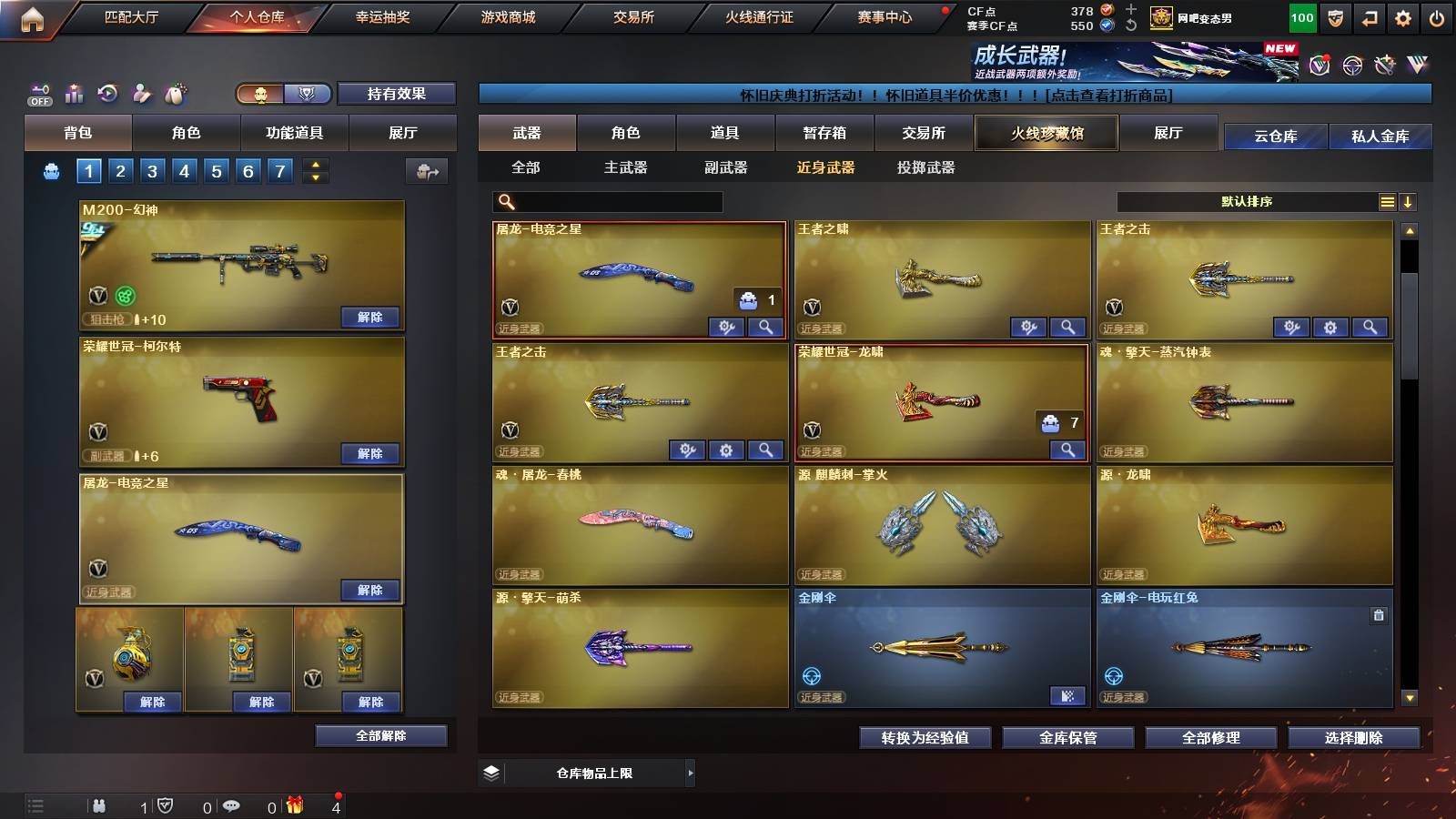The height and width of the screenshot is (819, 1456).
Task: Switch to the 火线珍藏馆 tab
Action: pos(1045,133)
